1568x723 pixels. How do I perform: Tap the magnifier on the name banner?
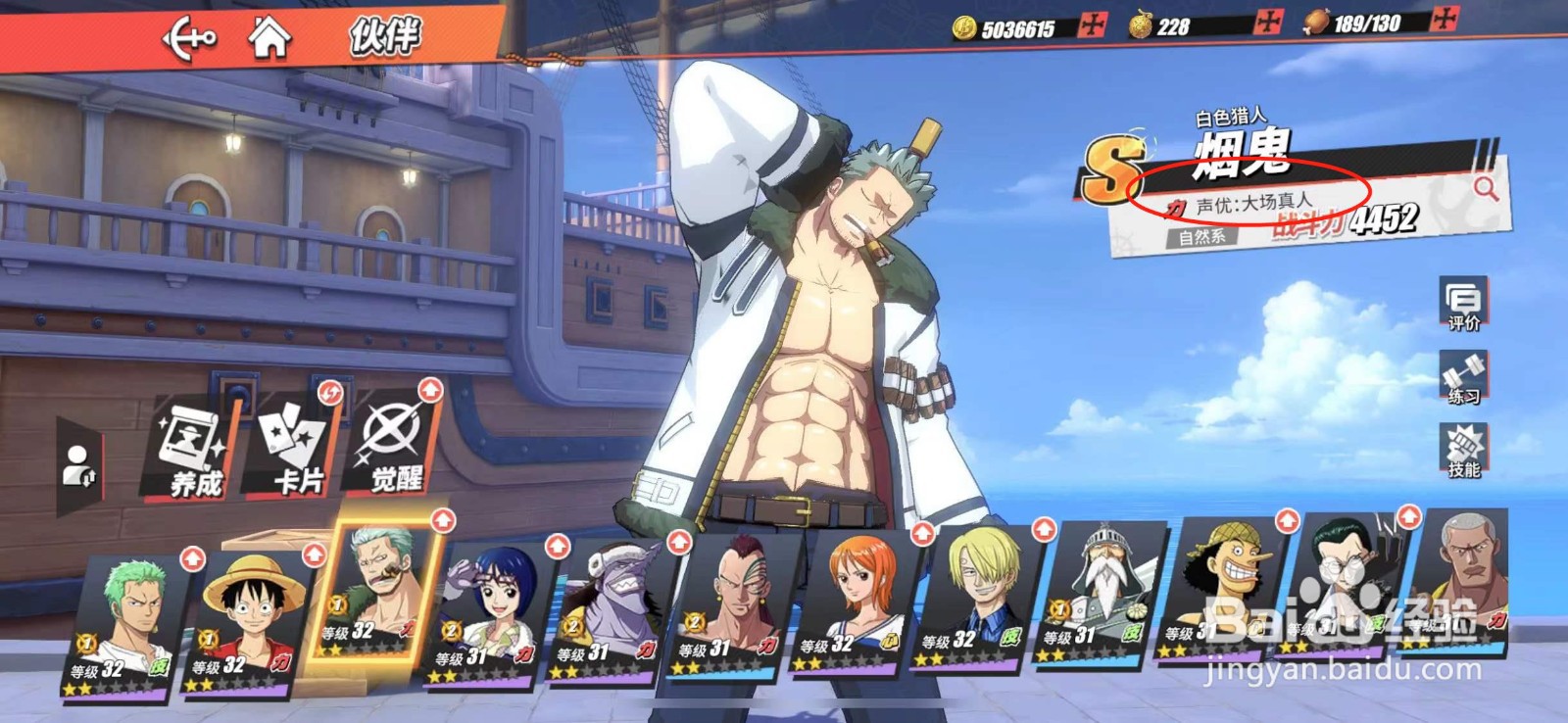click(1486, 188)
